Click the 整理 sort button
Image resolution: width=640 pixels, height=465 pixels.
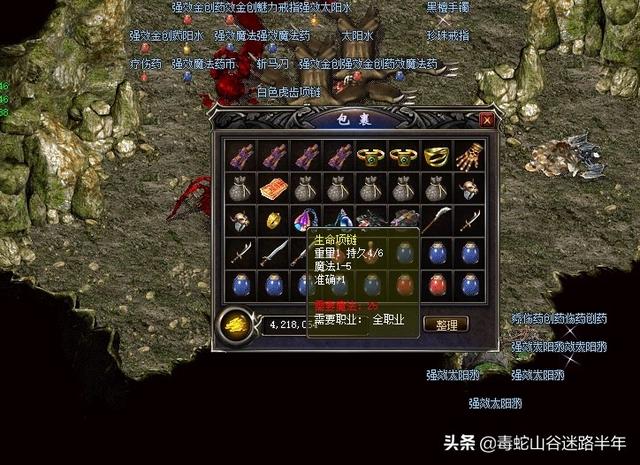[446, 324]
